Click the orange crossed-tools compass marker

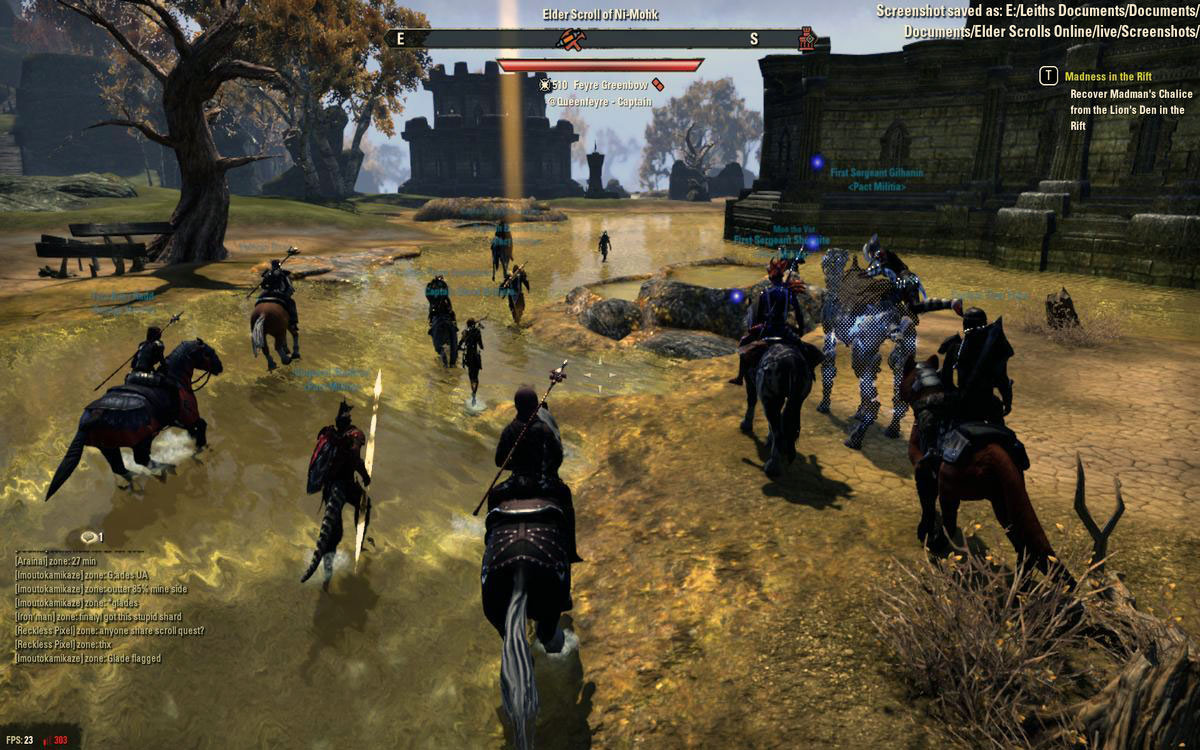(571, 39)
